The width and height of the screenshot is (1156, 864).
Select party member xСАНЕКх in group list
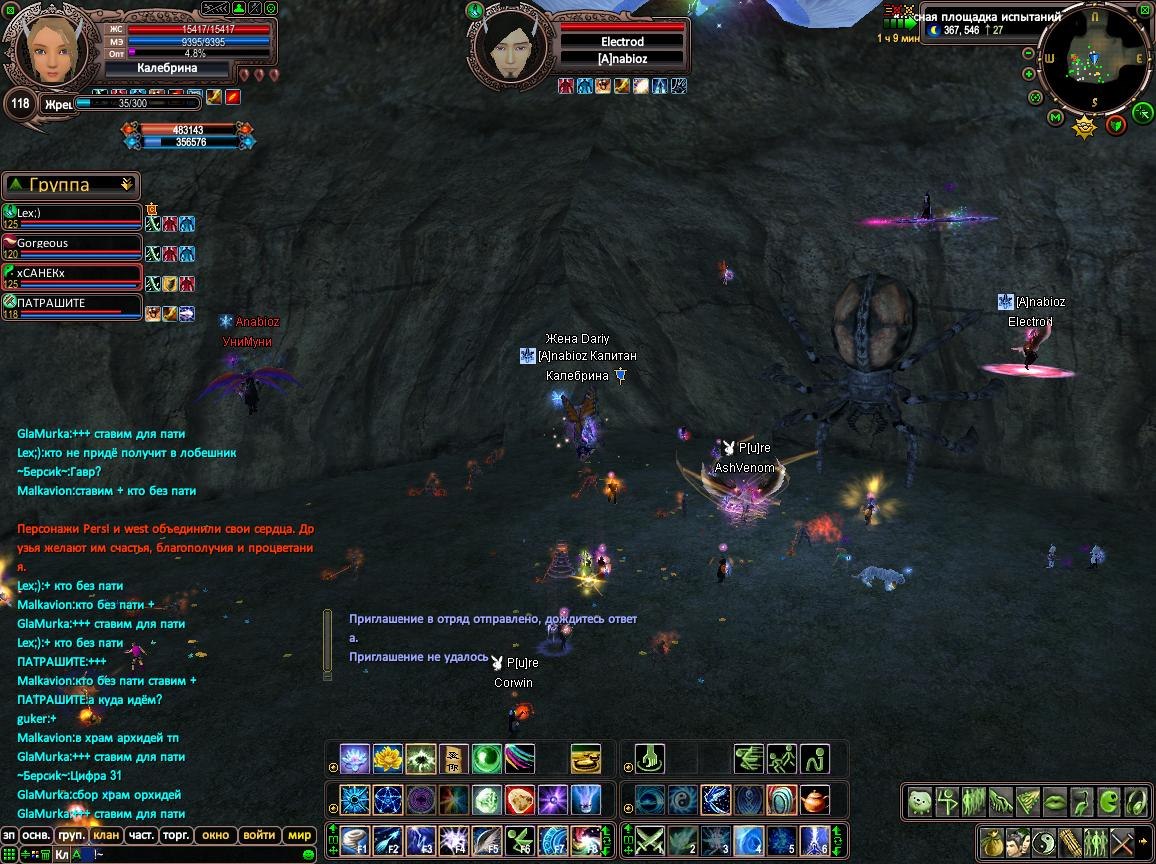[x=72, y=274]
